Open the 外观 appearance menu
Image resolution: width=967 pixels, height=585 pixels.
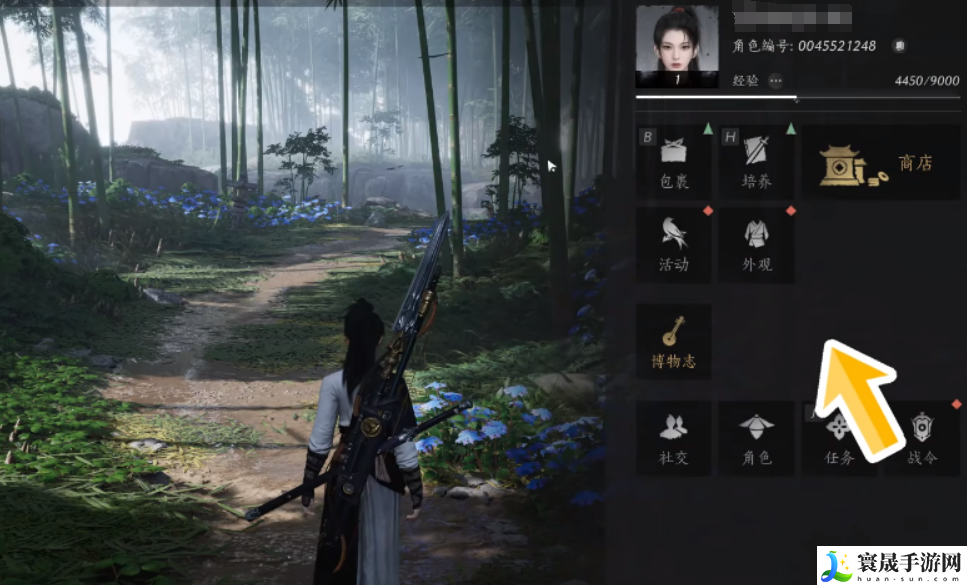tap(756, 244)
